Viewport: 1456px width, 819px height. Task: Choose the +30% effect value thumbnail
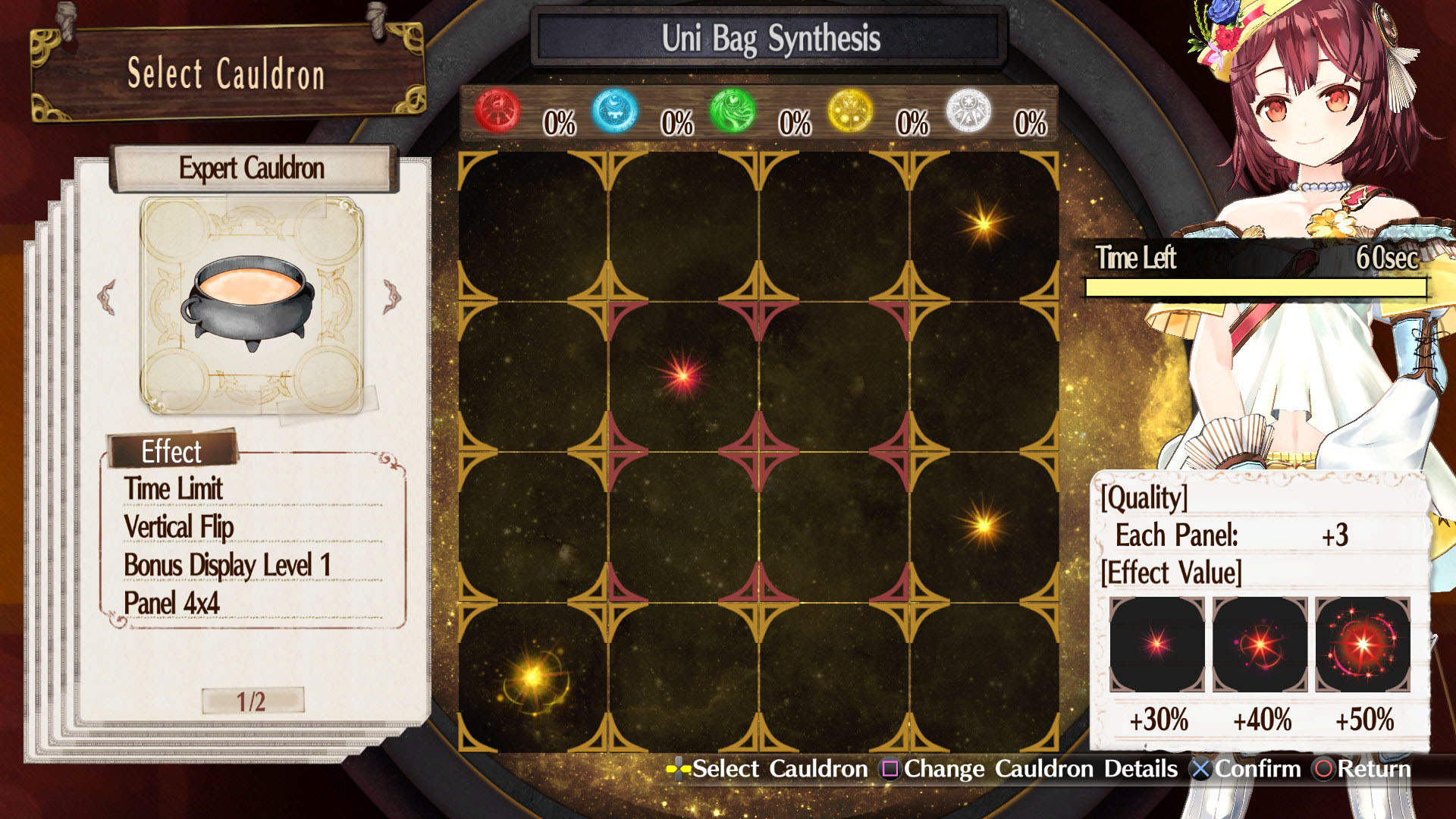pyautogui.click(x=1156, y=645)
